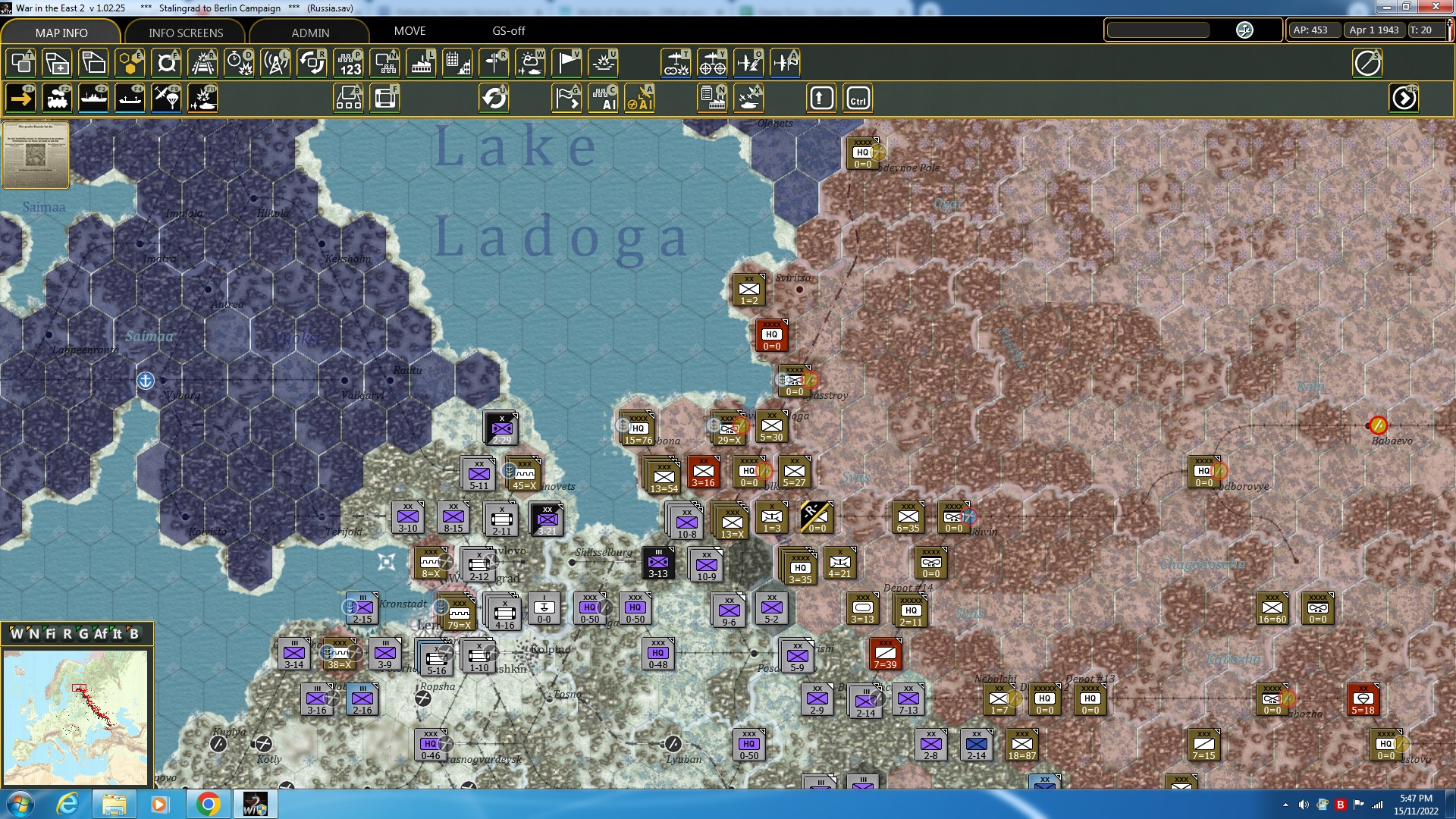Toggle the weather overlay

point(530,63)
